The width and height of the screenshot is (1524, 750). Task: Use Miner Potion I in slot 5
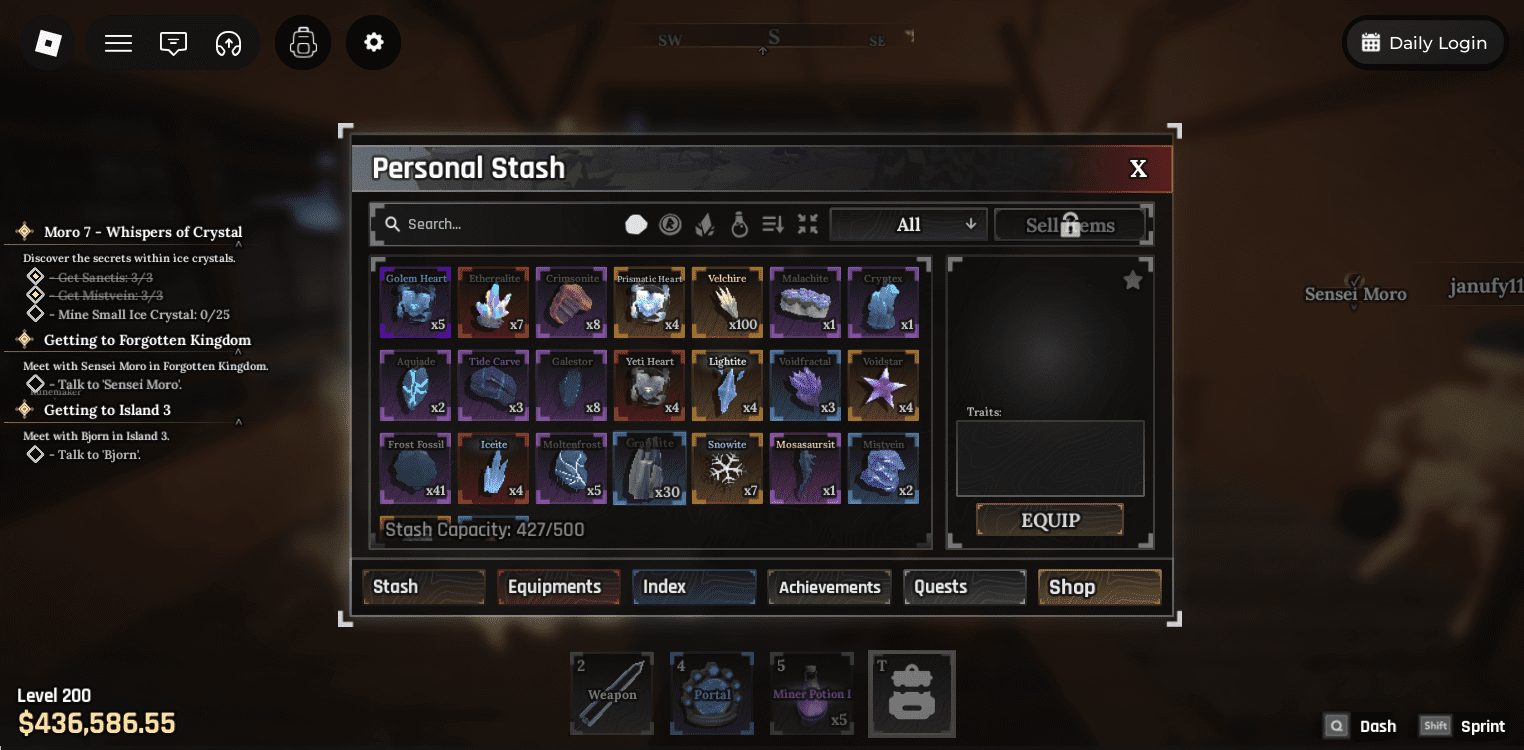coord(811,693)
